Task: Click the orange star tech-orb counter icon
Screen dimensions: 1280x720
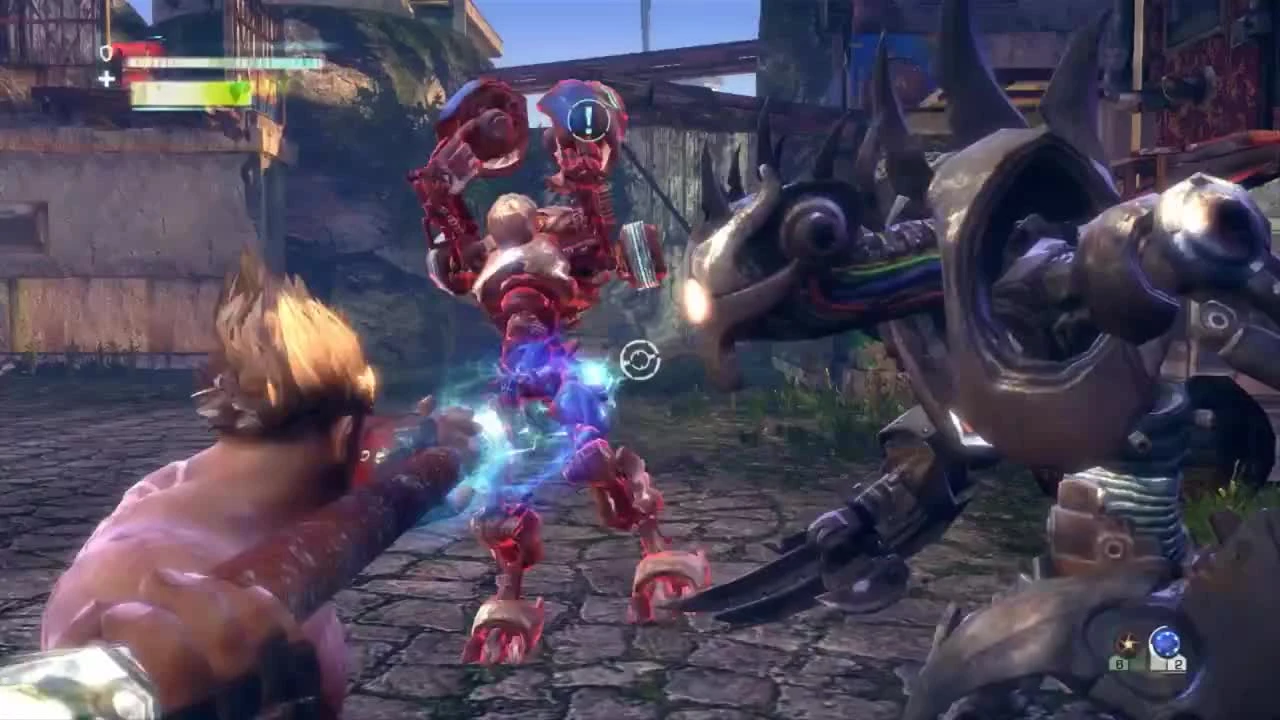Action: (x=1127, y=643)
